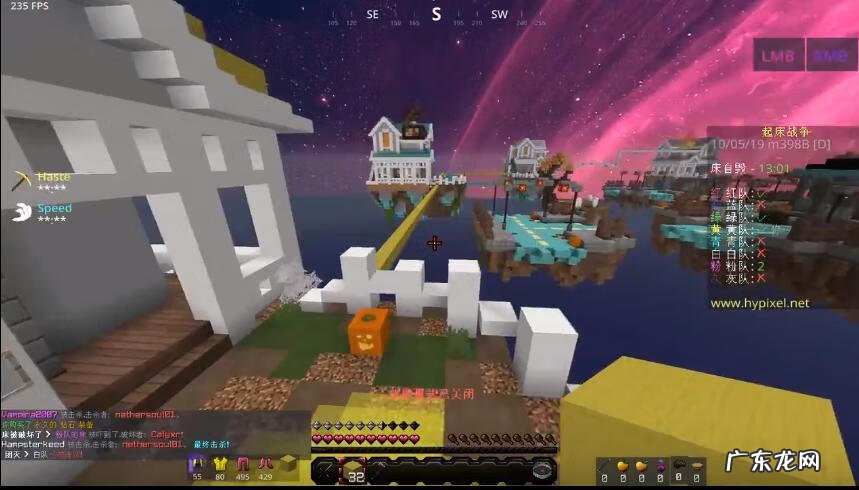
Task: Click the bowl item counter icon
Action: (x=699, y=464)
